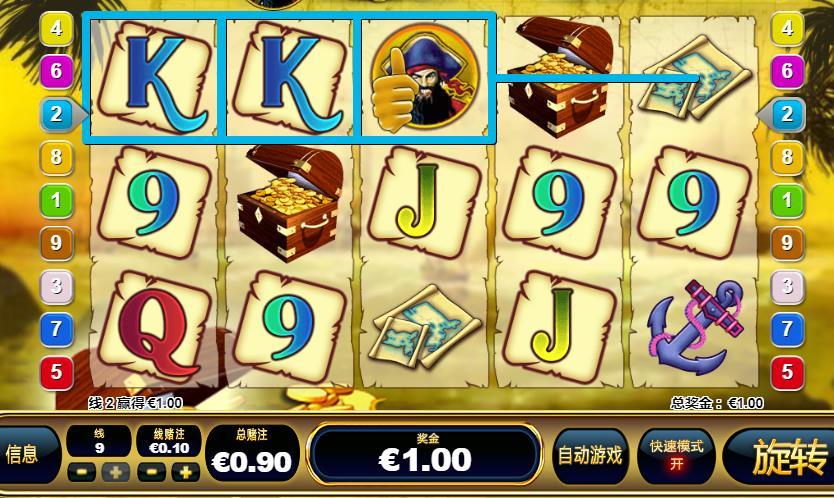834x498 pixels.
Task: Decrease the number of lines (线)
Action: 81,472
